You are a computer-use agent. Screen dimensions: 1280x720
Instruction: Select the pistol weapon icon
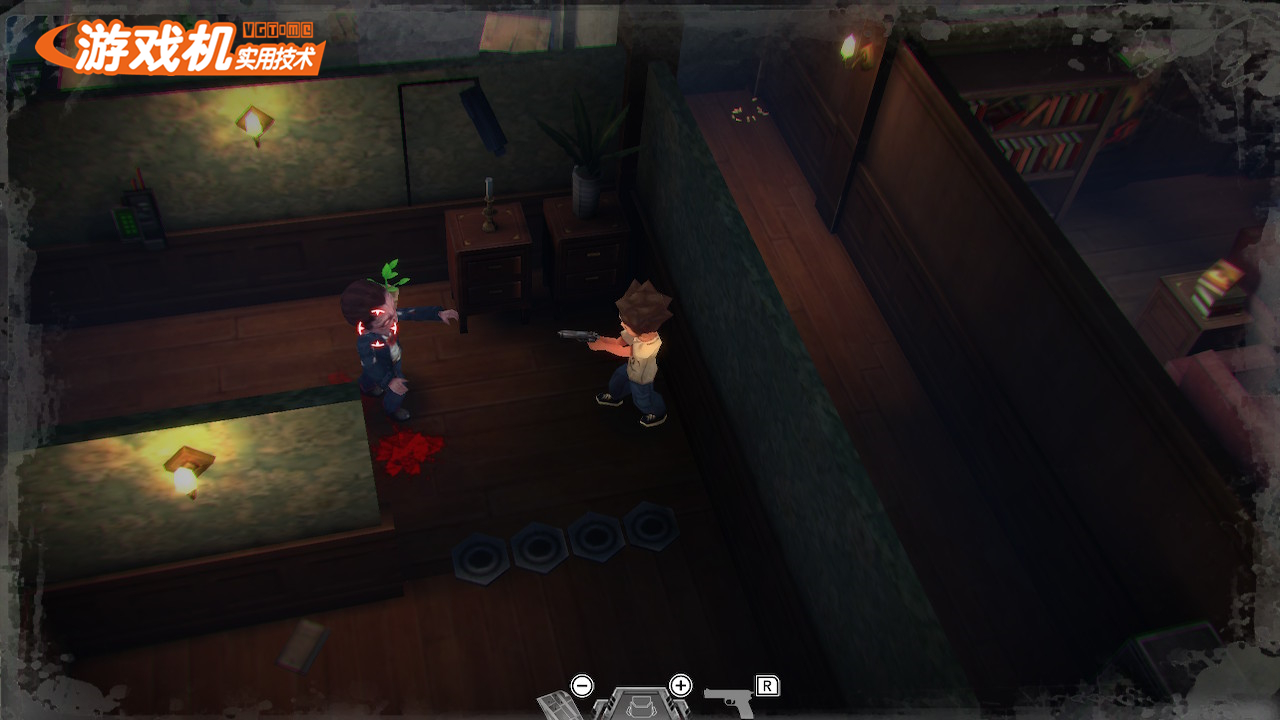(730, 701)
